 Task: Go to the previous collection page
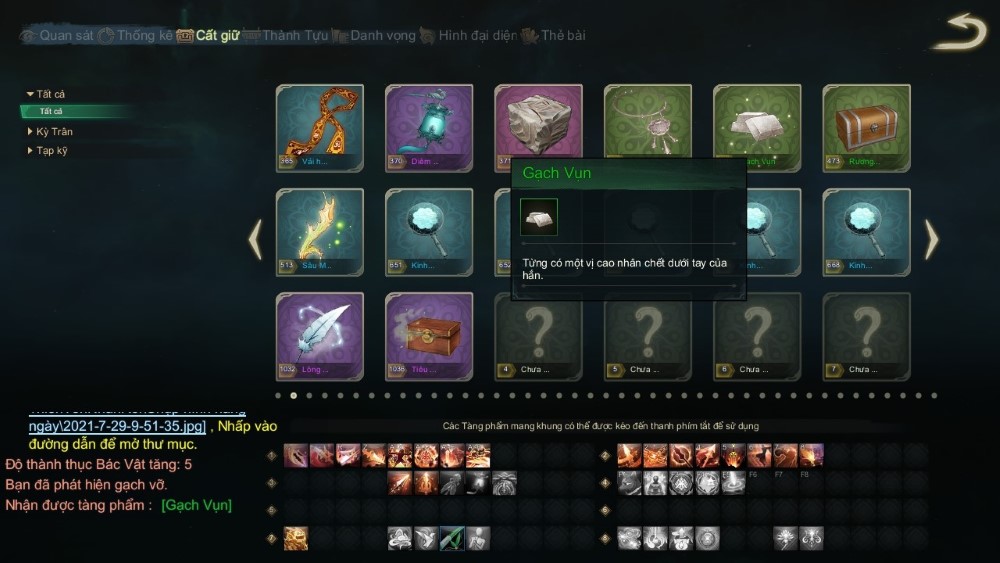coord(255,239)
